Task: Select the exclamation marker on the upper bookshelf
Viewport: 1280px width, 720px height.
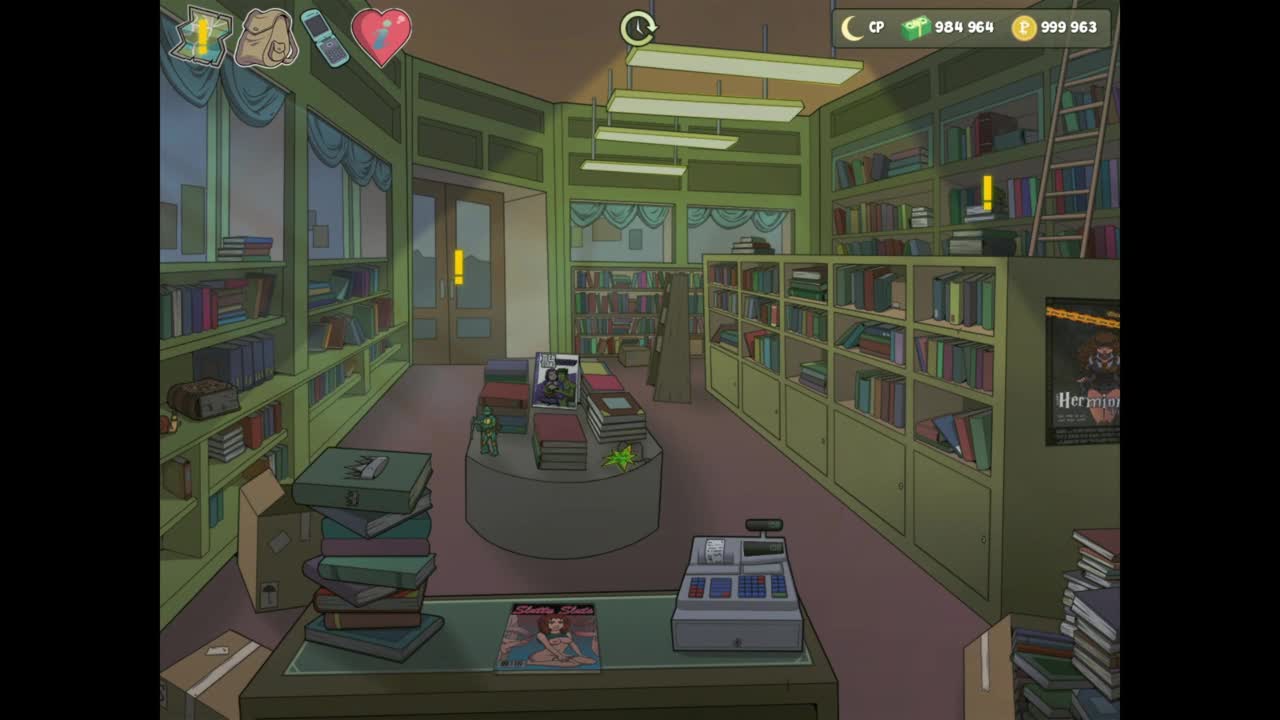Action: click(987, 193)
